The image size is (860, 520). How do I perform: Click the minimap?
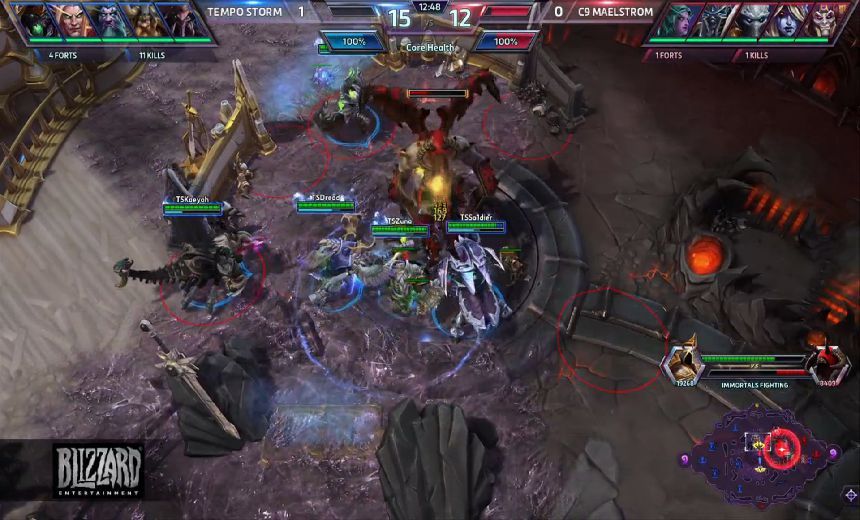click(x=765, y=455)
